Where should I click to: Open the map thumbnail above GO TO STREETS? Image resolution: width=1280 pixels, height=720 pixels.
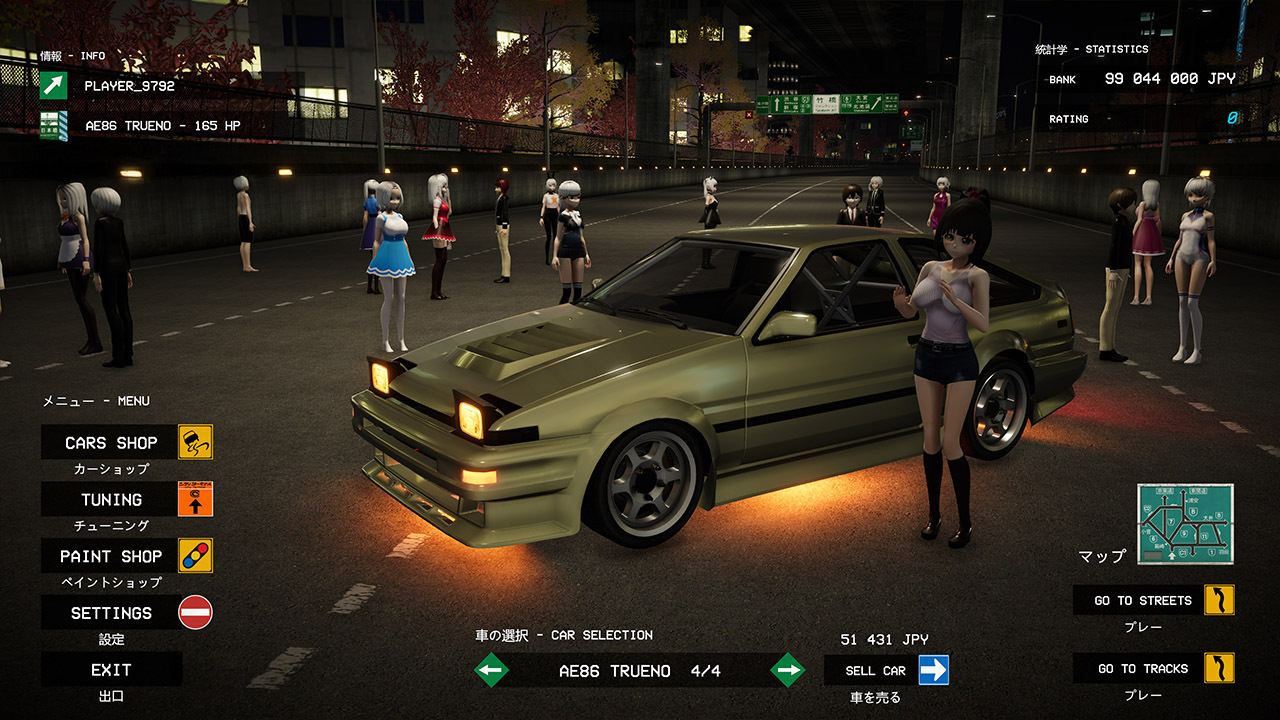1186,523
